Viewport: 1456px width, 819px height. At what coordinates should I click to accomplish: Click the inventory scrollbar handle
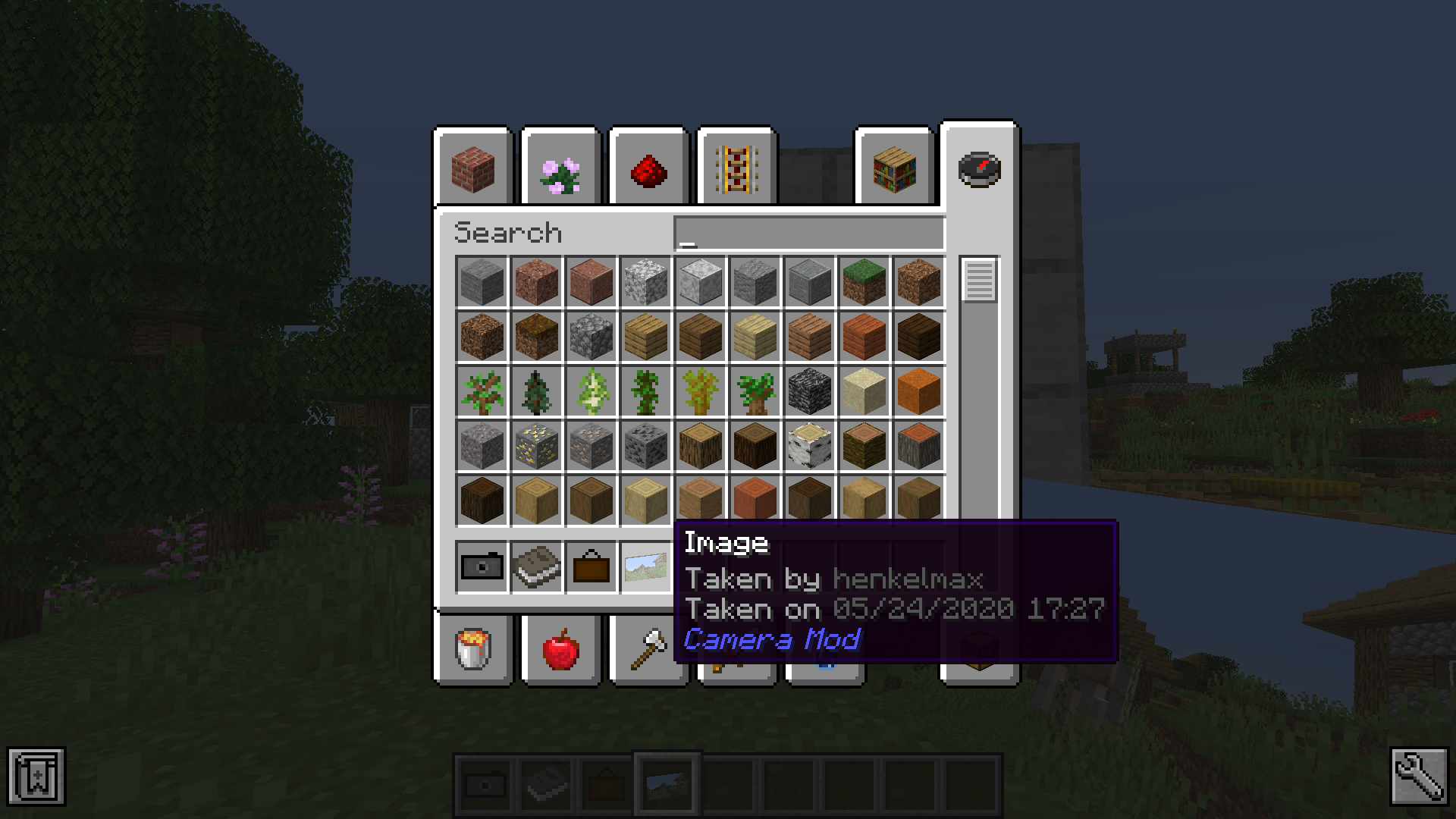pyautogui.click(x=978, y=281)
